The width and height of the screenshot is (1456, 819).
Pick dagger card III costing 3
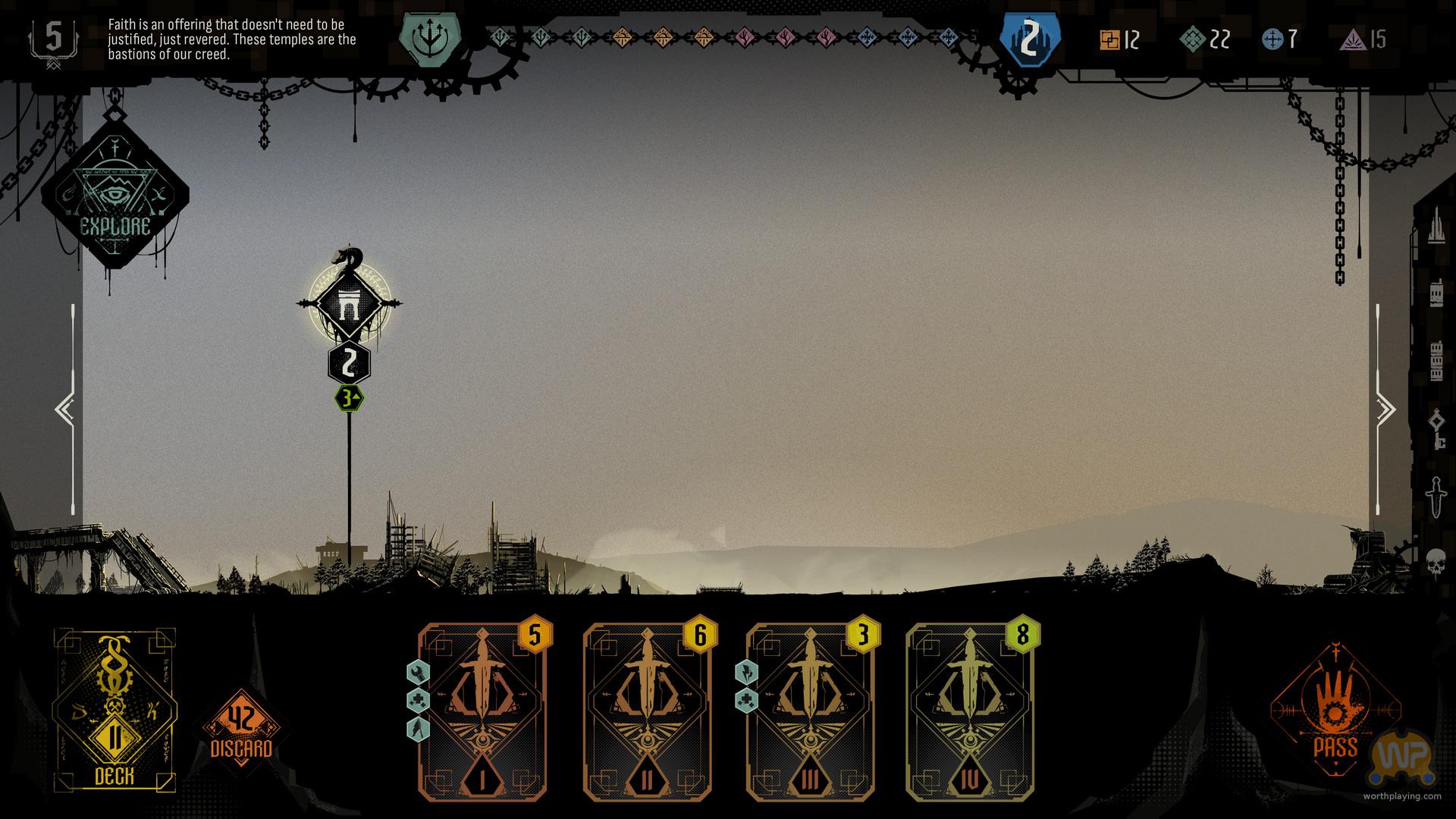(811, 712)
